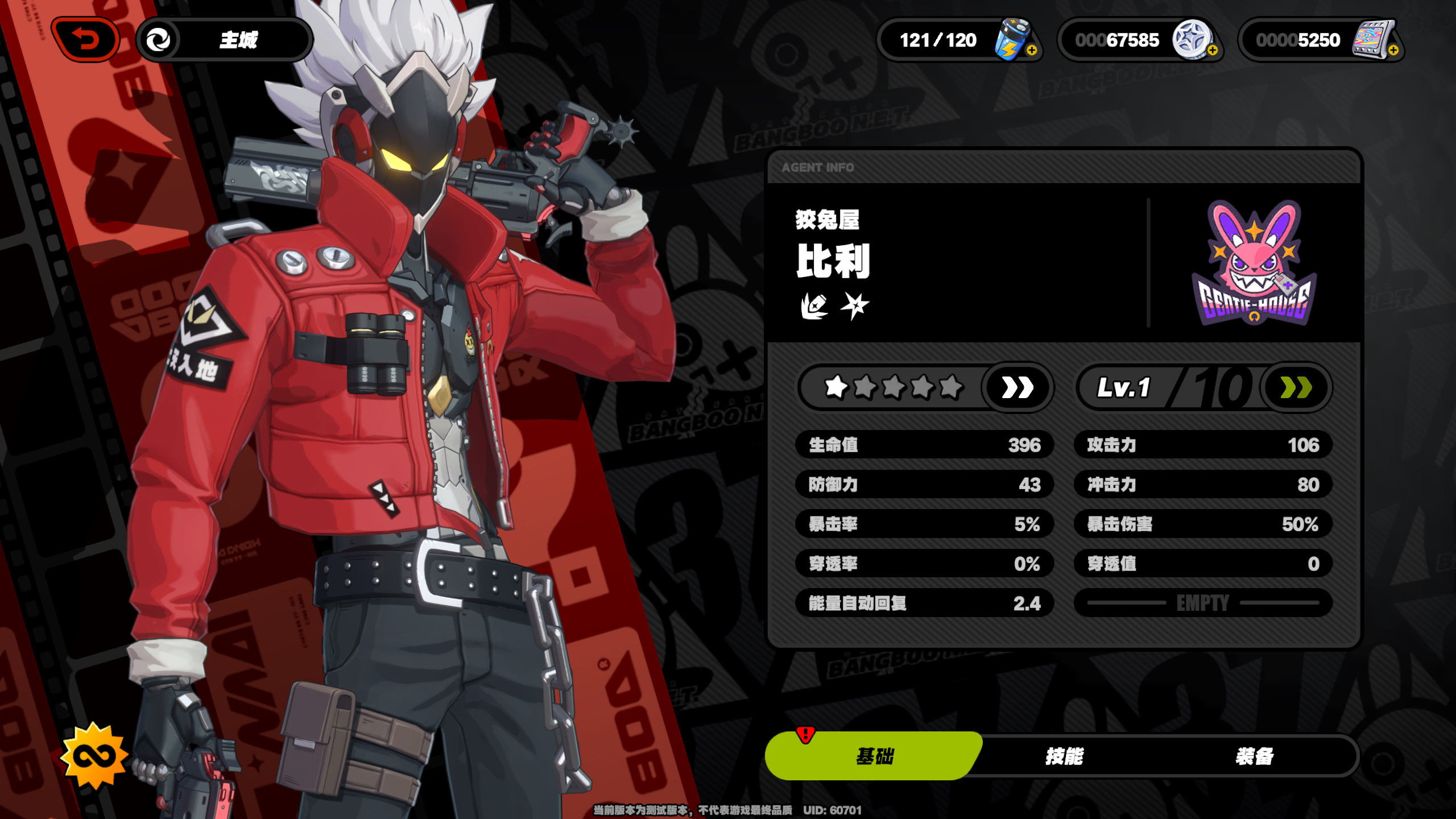Select the 基础 basic info tab
Screen dimensions: 1456x819
point(874,756)
